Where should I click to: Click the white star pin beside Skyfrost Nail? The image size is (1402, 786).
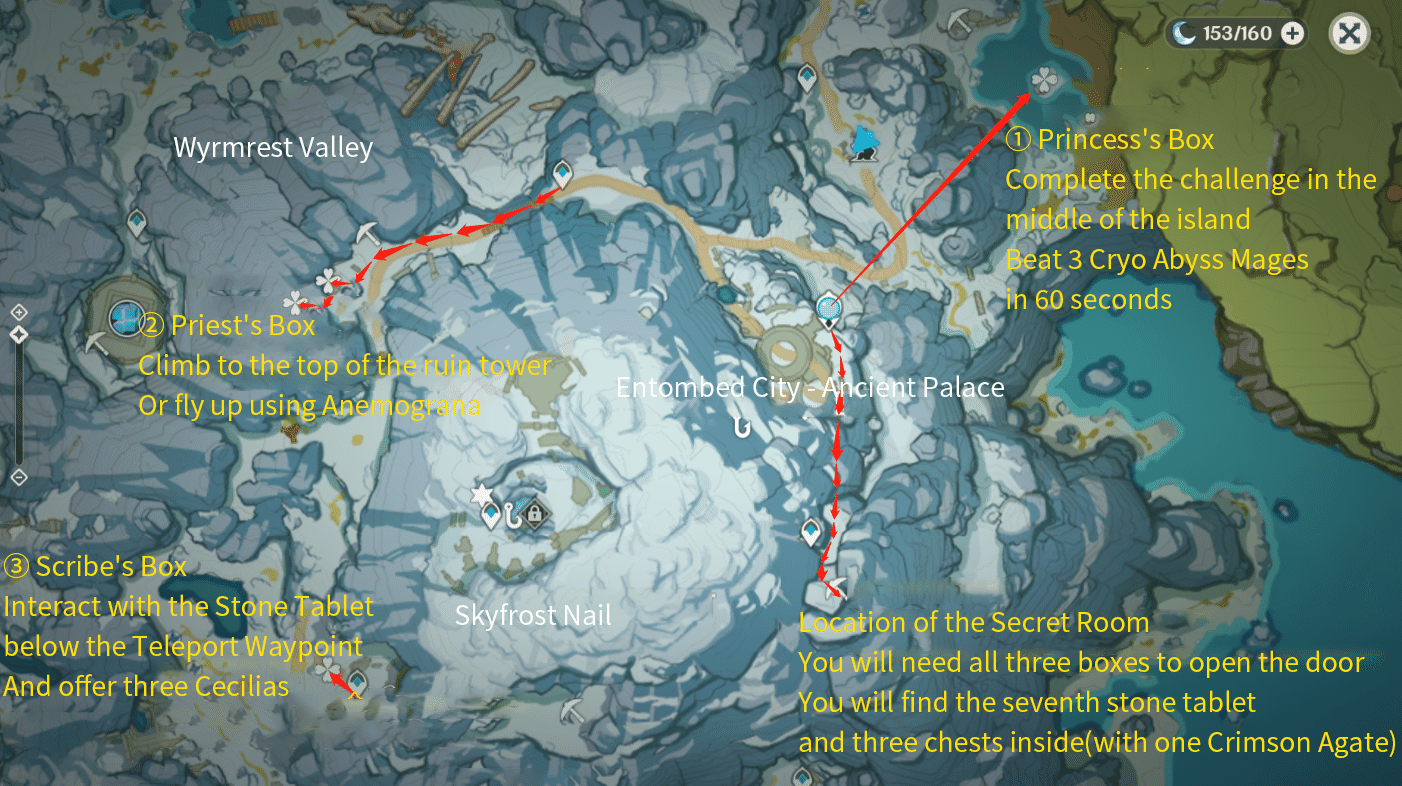point(480,493)
